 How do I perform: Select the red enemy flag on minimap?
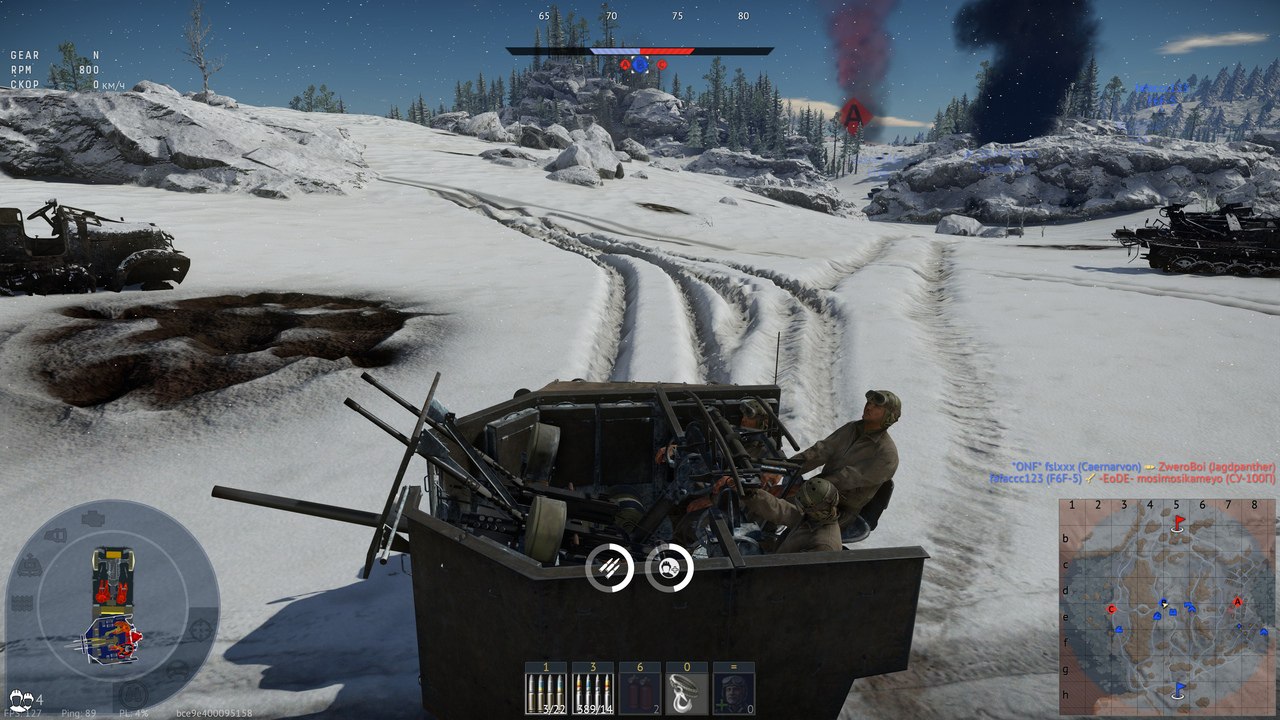pyautogui.click(x=1179, y=522)
